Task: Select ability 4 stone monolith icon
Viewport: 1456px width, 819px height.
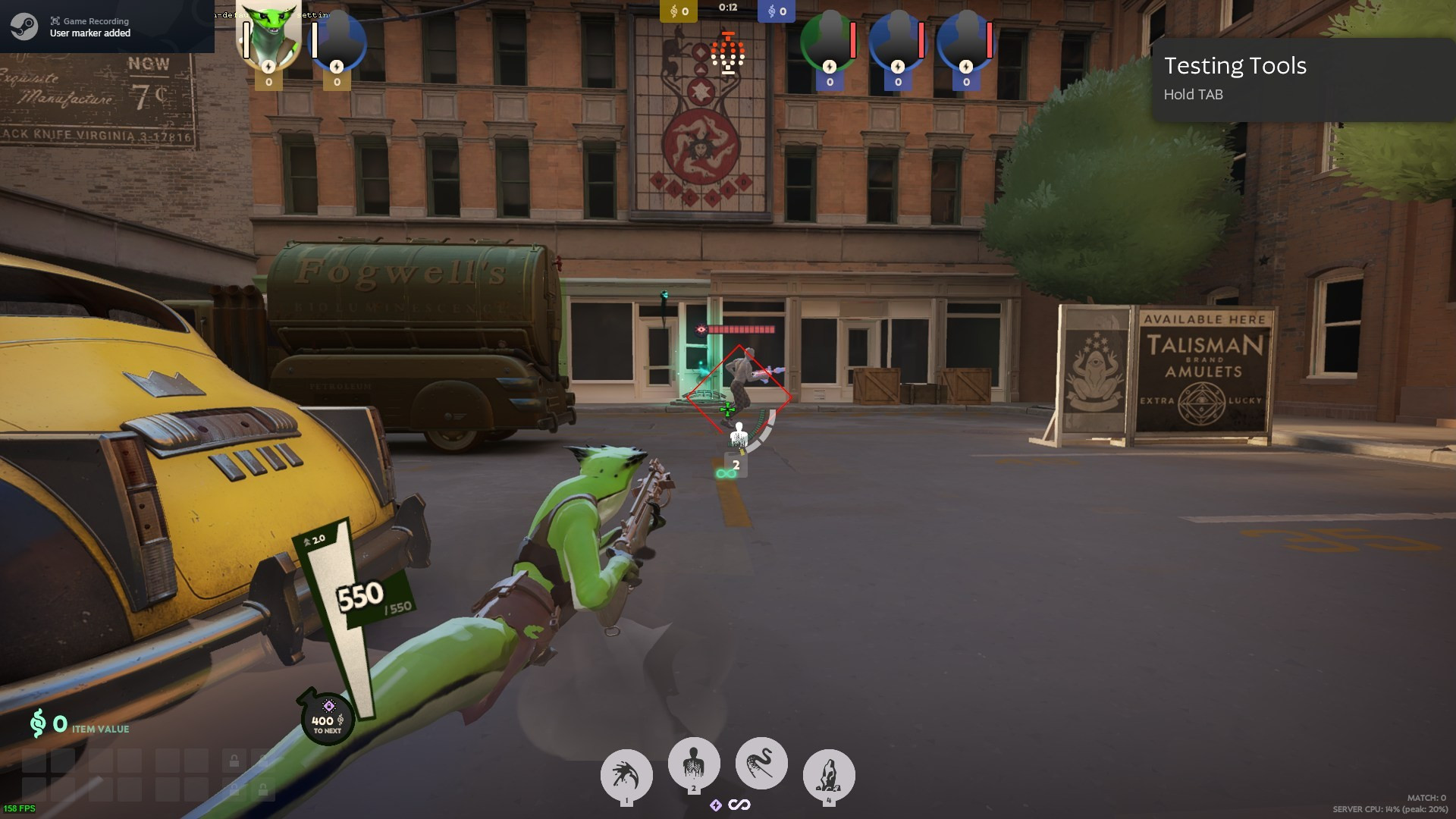Action: [828, 774]
